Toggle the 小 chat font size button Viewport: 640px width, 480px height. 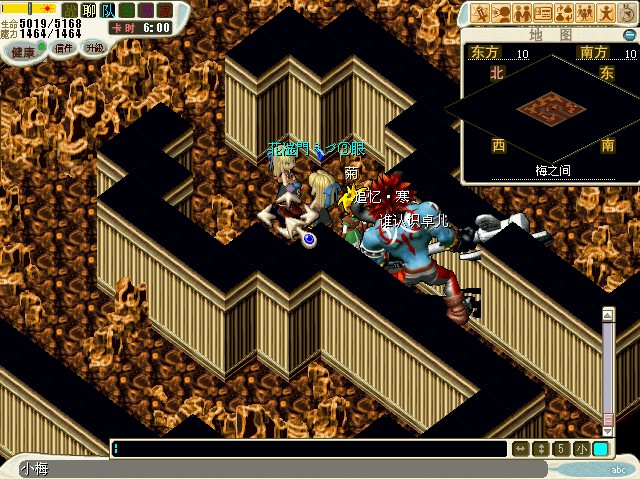[582, 449]
